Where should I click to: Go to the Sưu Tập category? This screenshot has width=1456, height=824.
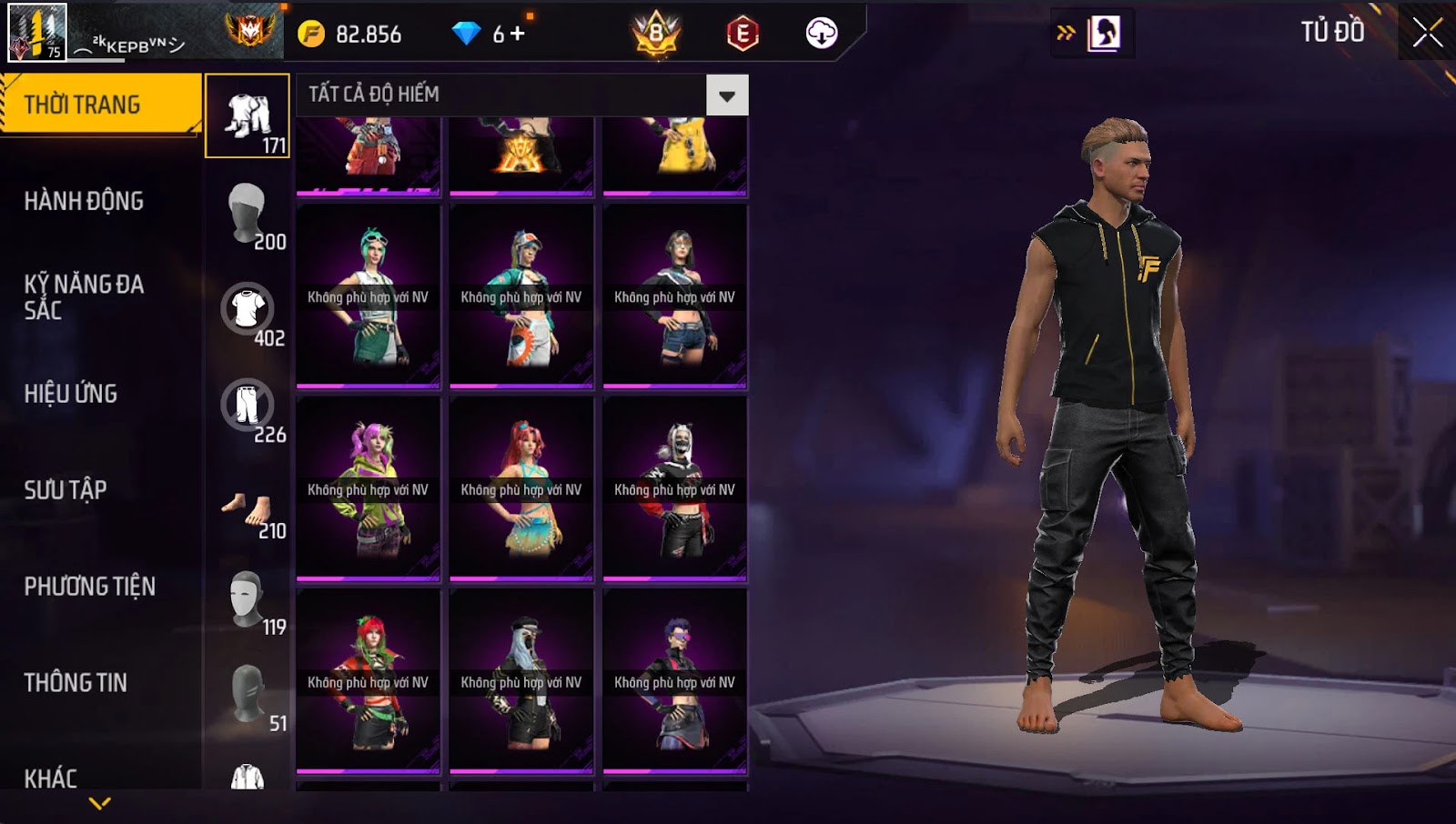click(x=66, y=490)
